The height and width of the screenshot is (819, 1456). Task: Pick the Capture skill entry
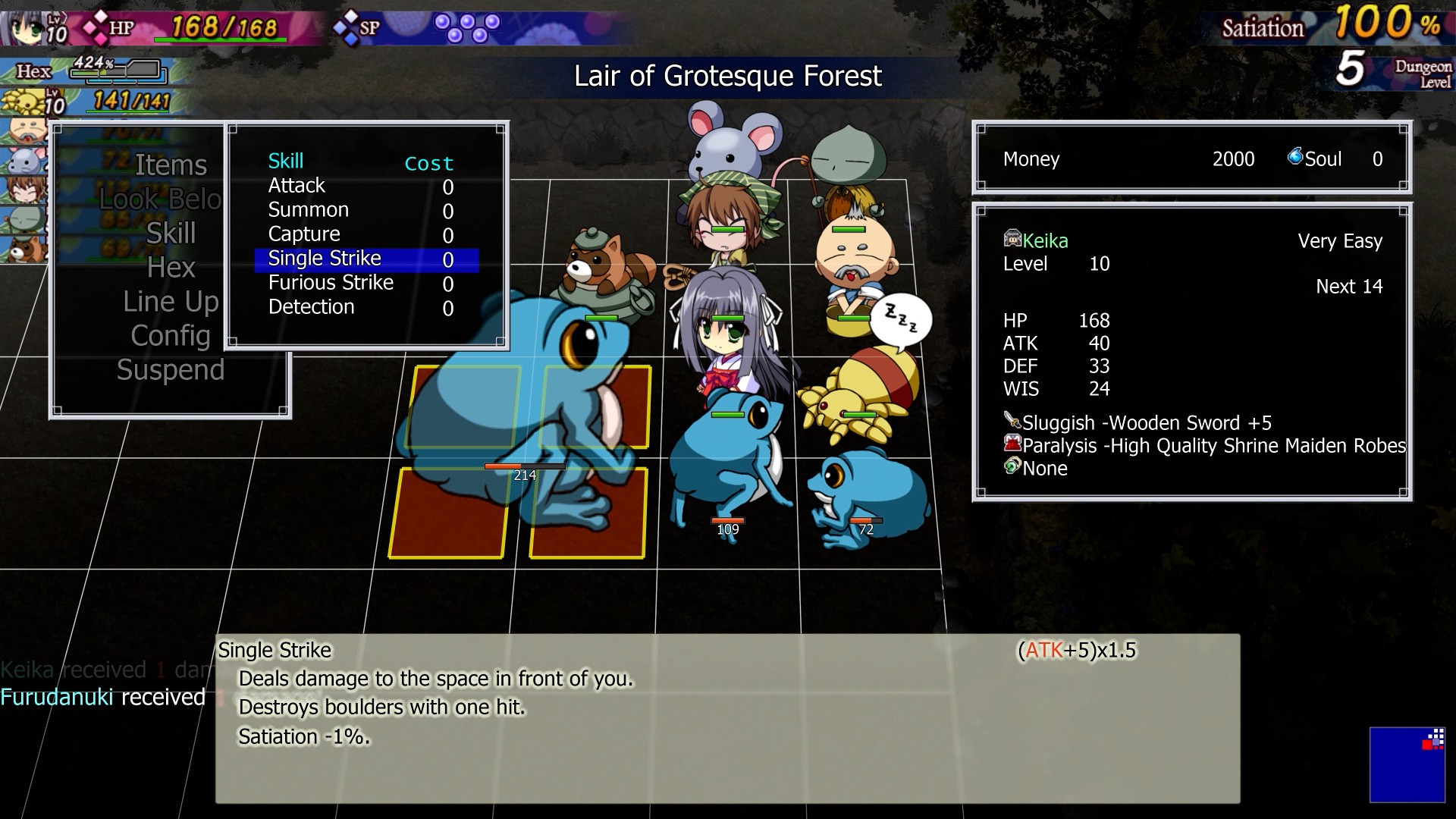[304, 234]
